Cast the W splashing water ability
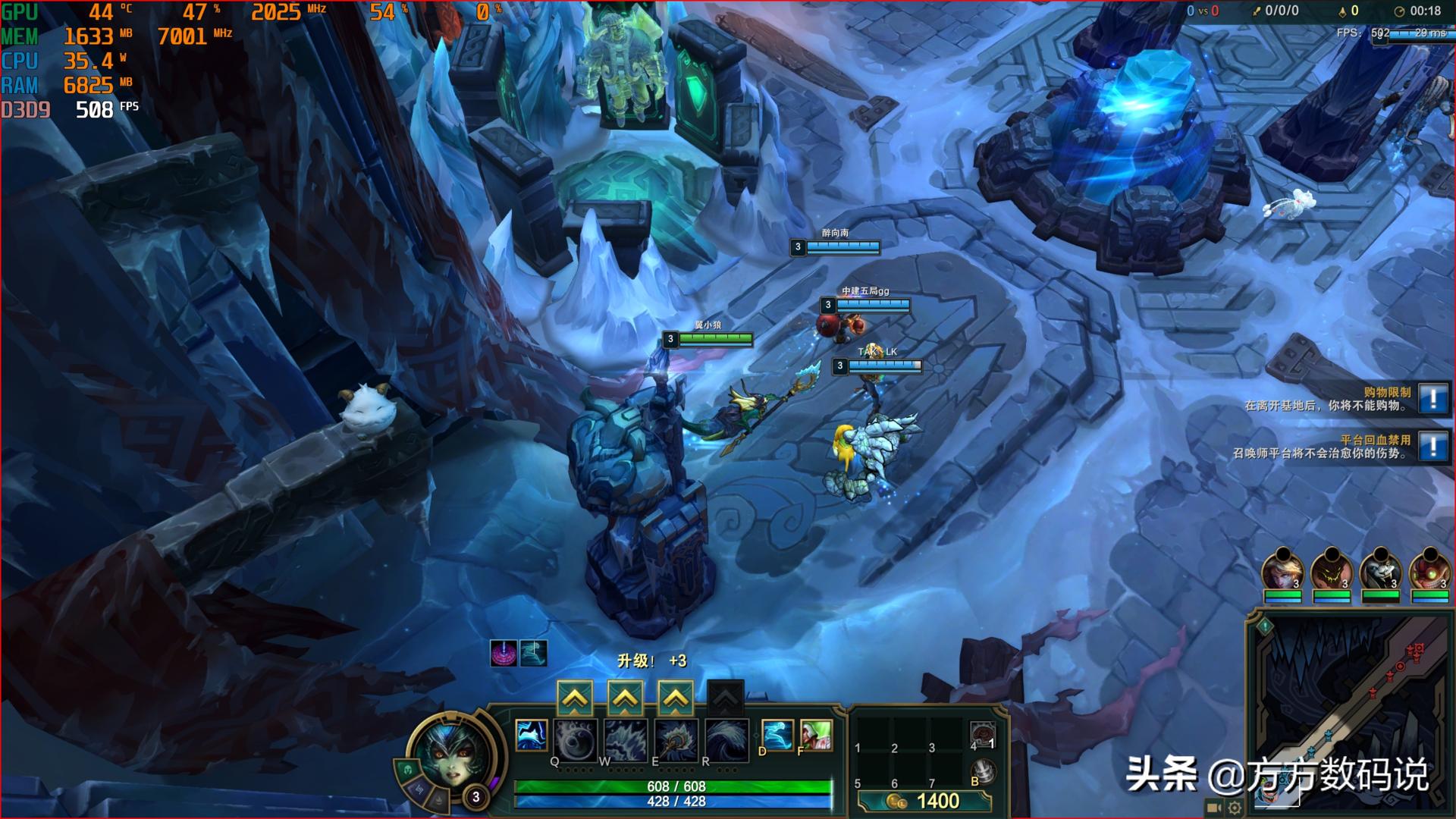The width and height of the screenshot is (1456, 819). point(626,739)
